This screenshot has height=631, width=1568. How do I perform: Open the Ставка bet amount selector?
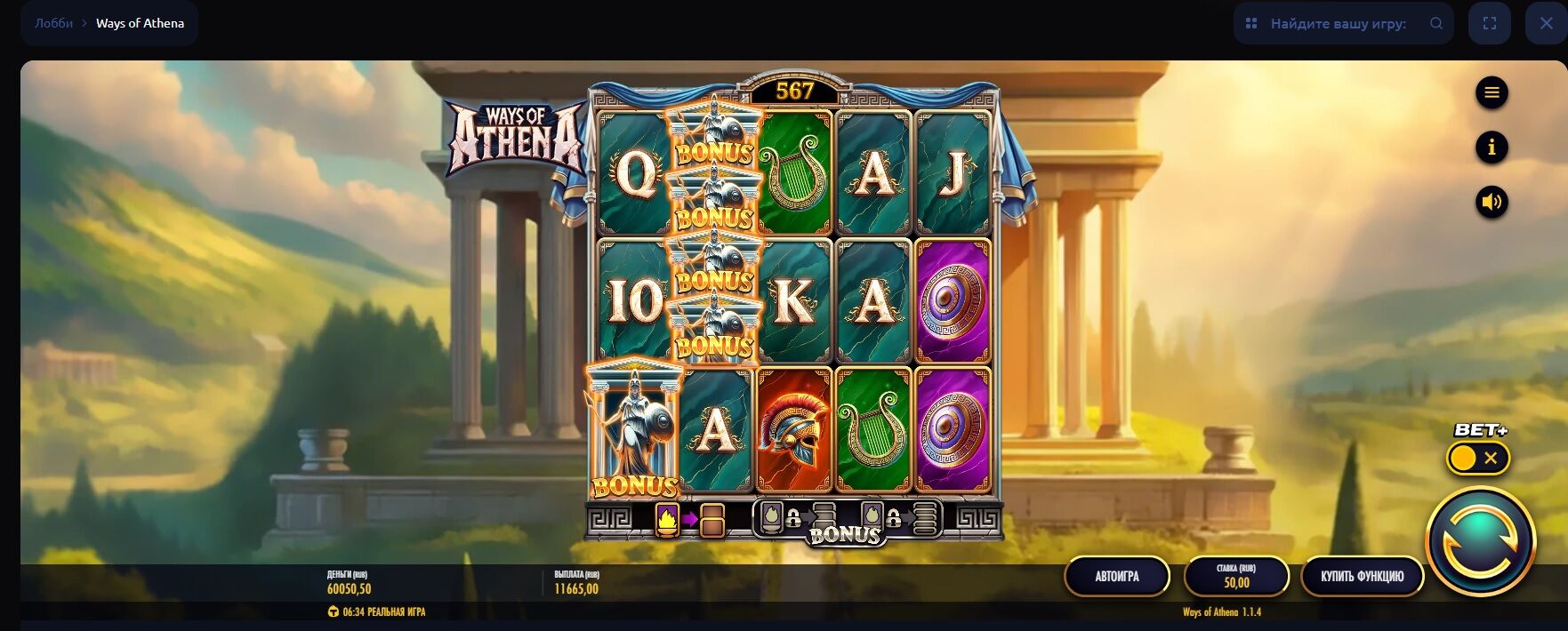(1236, 576)
